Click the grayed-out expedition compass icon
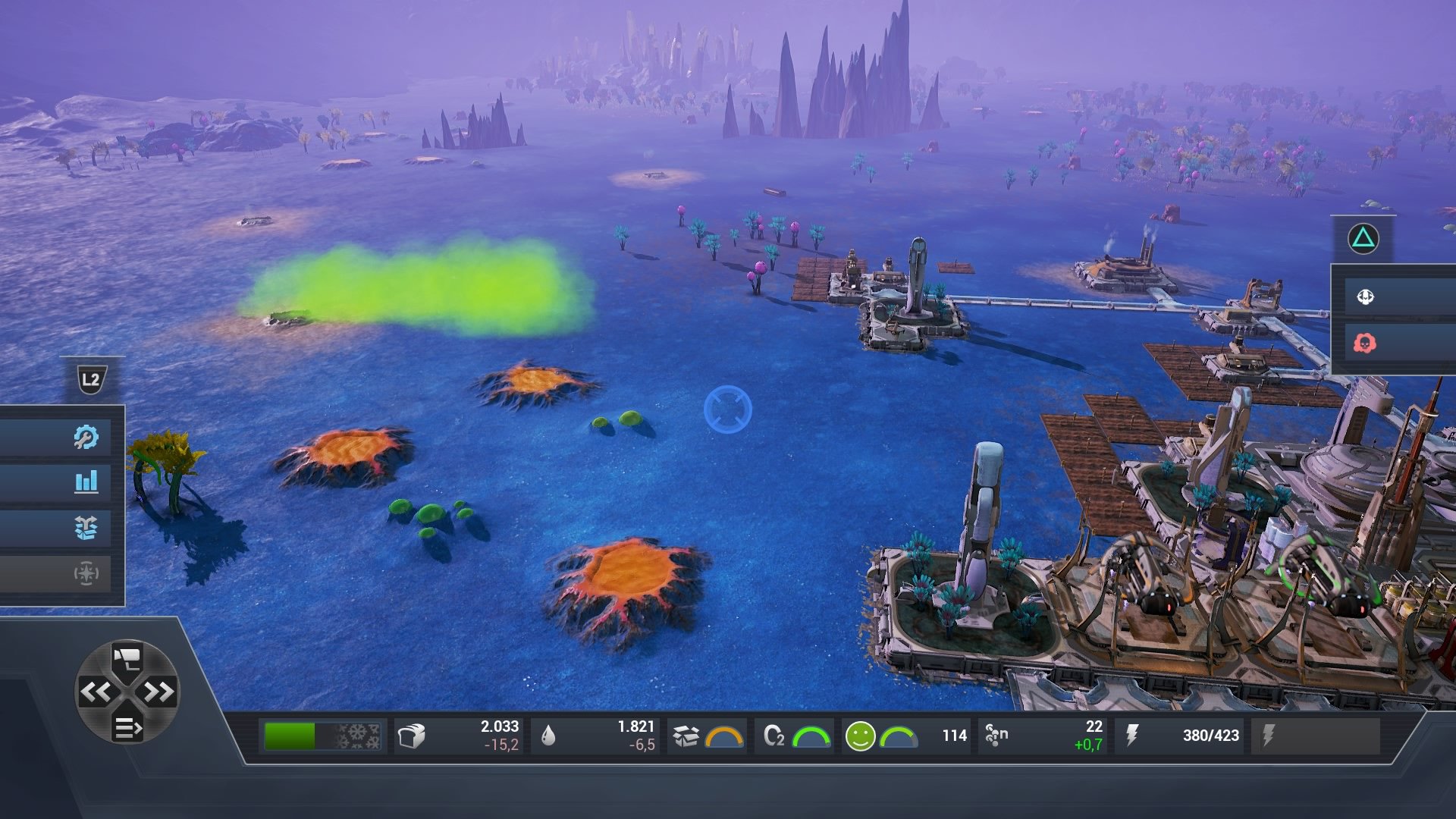The image size is (1456, 819). click(87, 574)
